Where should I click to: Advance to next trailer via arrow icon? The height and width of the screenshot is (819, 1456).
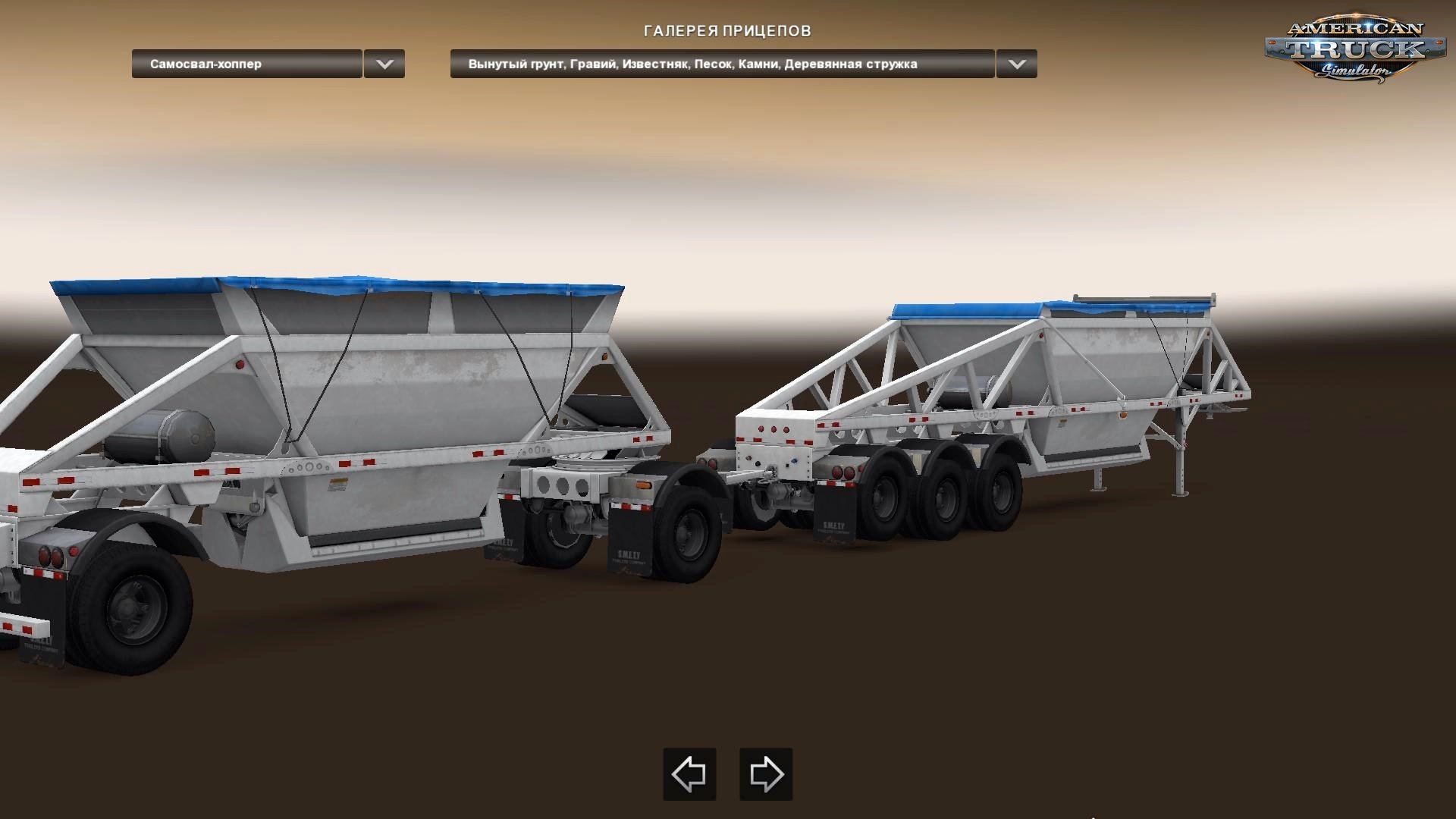point(765,775)
